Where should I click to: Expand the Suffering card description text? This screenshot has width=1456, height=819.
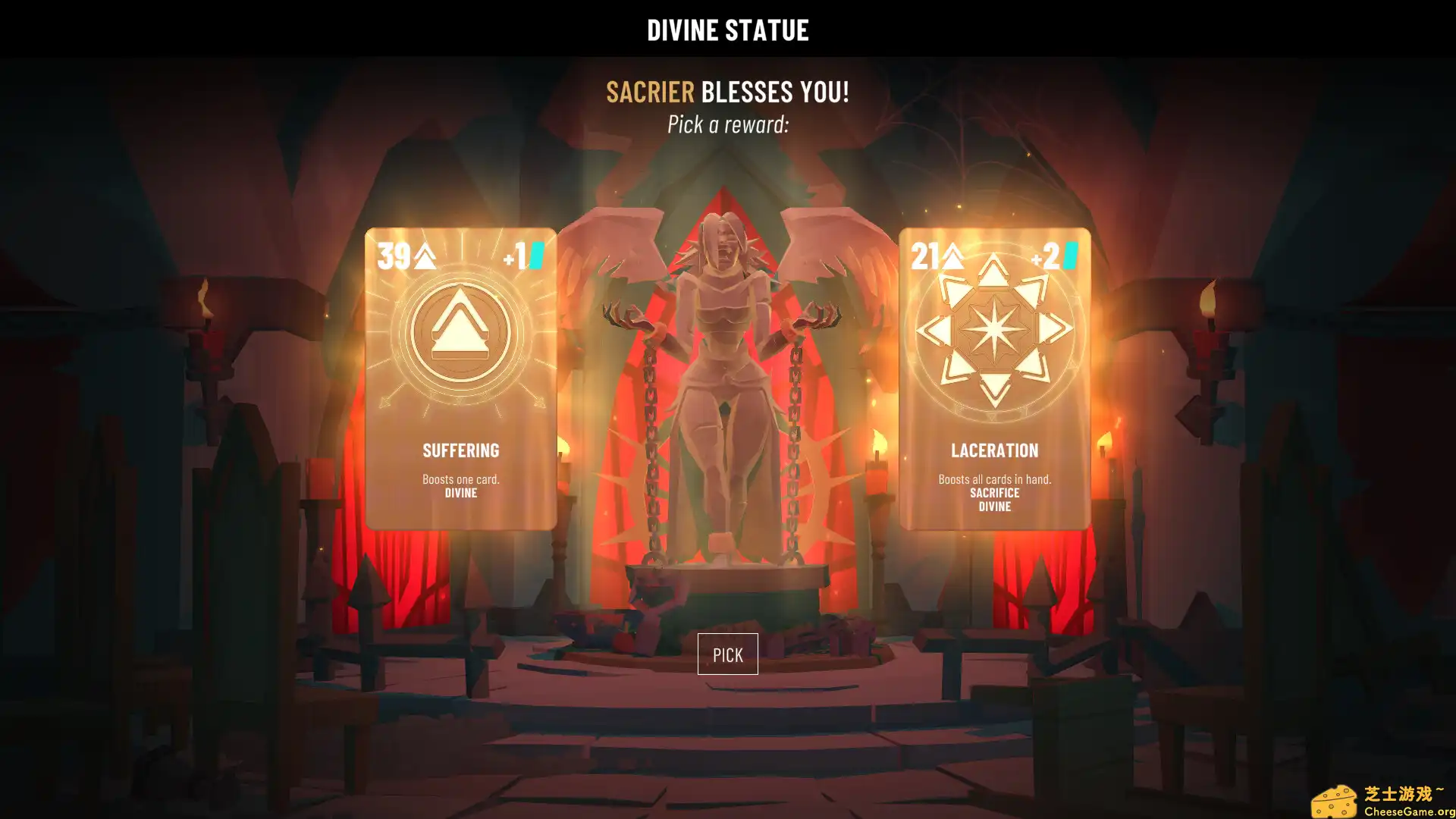point(461,479)
